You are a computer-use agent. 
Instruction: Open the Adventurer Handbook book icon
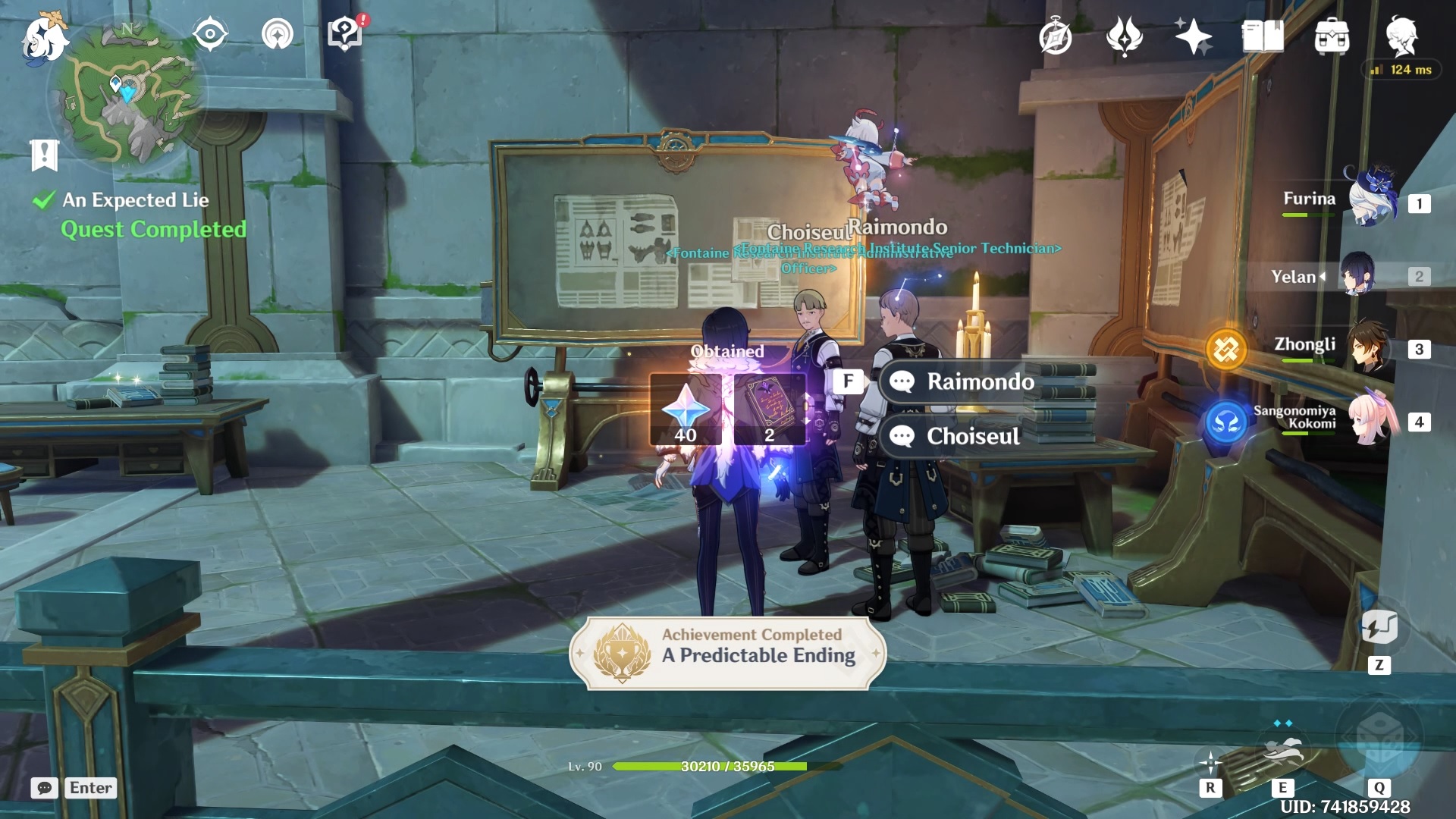pos(1262,36)
